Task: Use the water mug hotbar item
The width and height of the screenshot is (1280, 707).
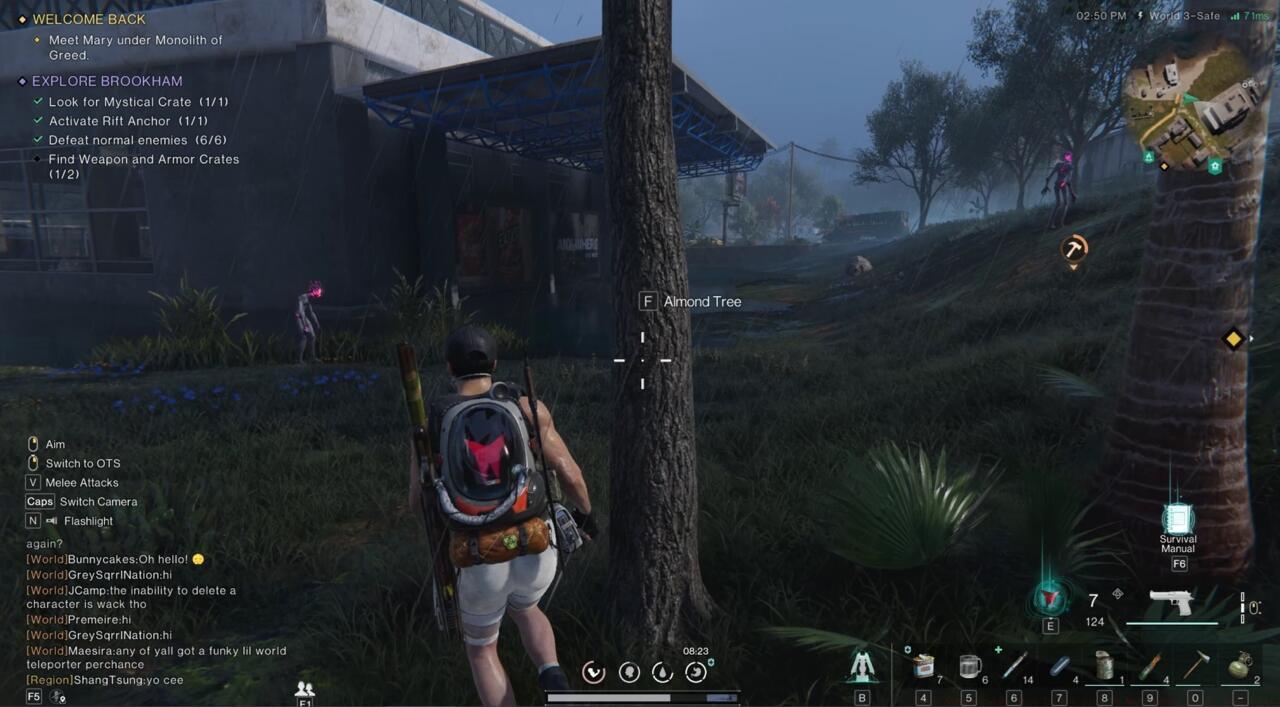Action: pyautogui.click(x=968, y=666)
